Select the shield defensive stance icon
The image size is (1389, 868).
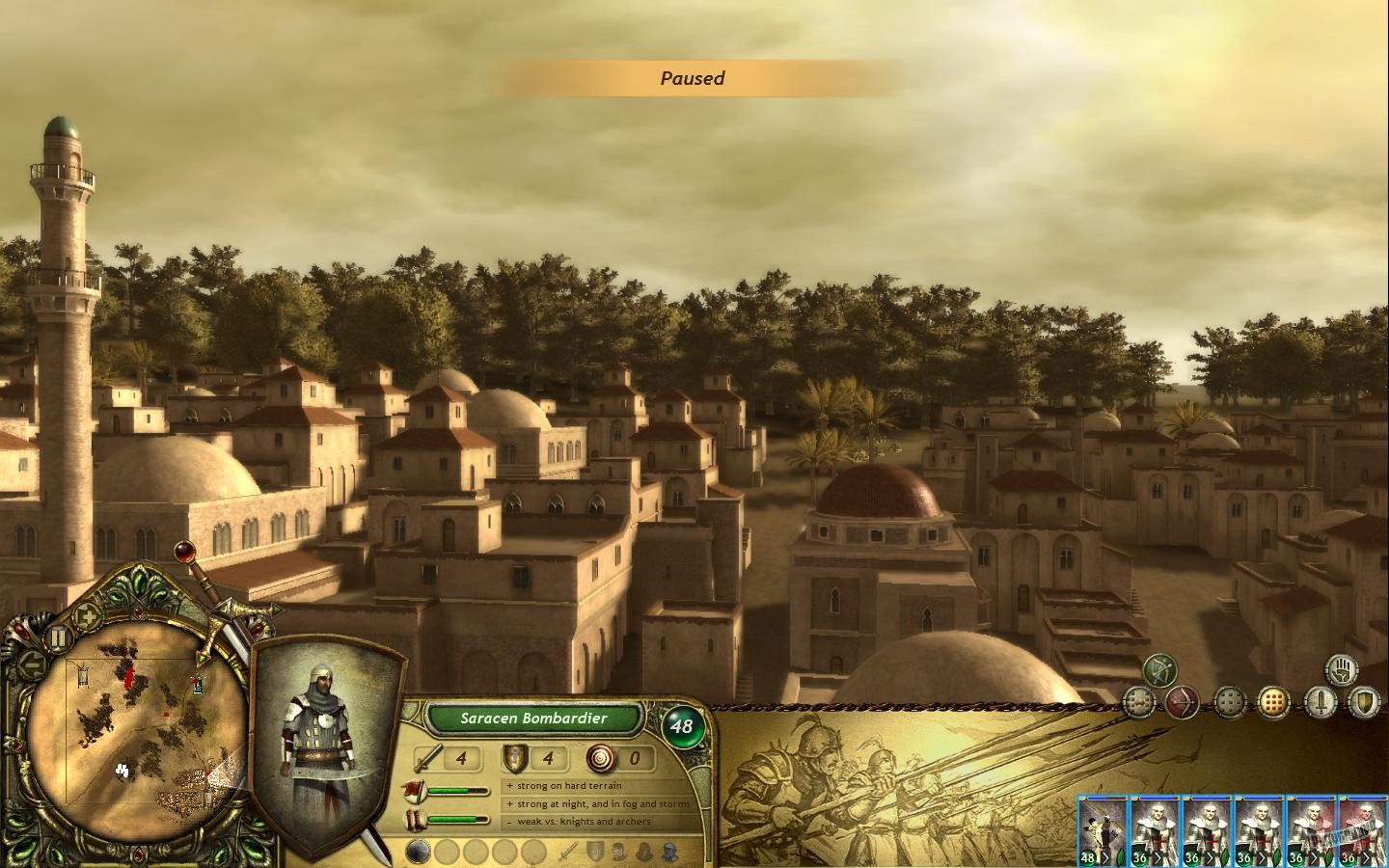coord(1365,703)
